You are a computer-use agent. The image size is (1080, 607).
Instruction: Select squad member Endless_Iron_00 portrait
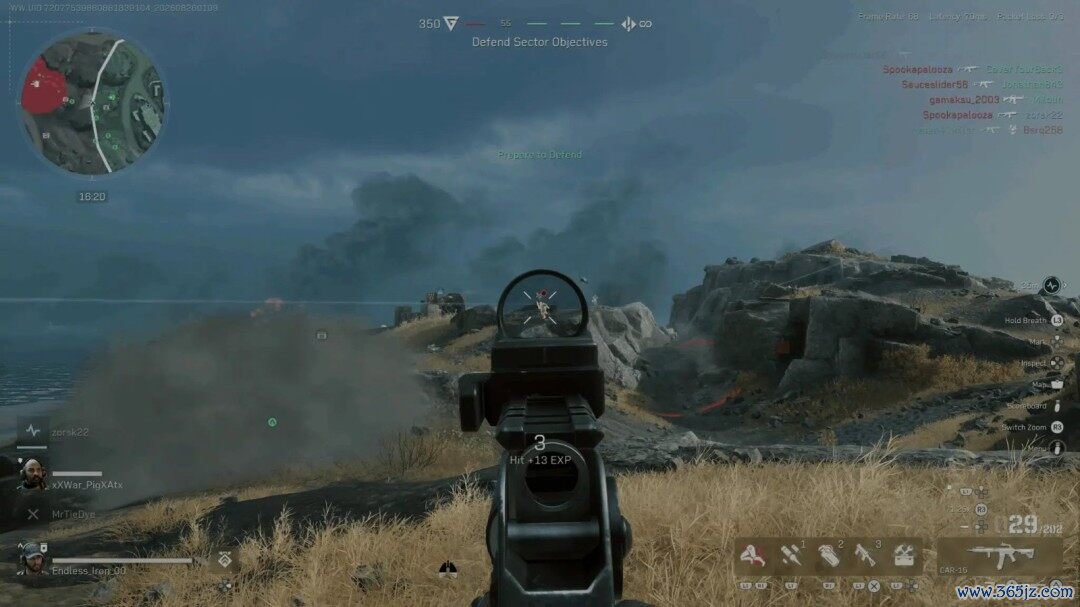[x=33, y=558]
